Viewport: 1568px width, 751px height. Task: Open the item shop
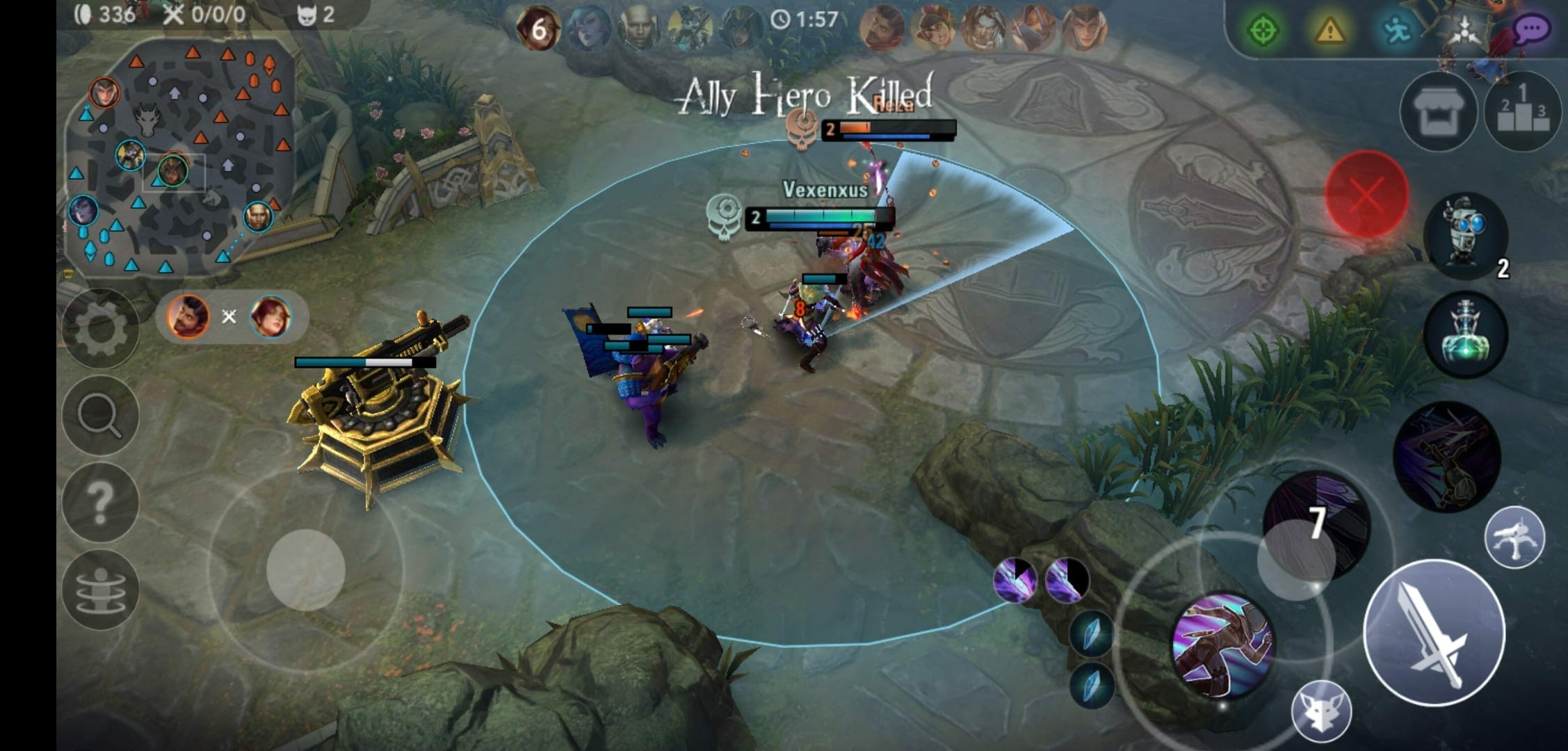[x=1438, y=112]
